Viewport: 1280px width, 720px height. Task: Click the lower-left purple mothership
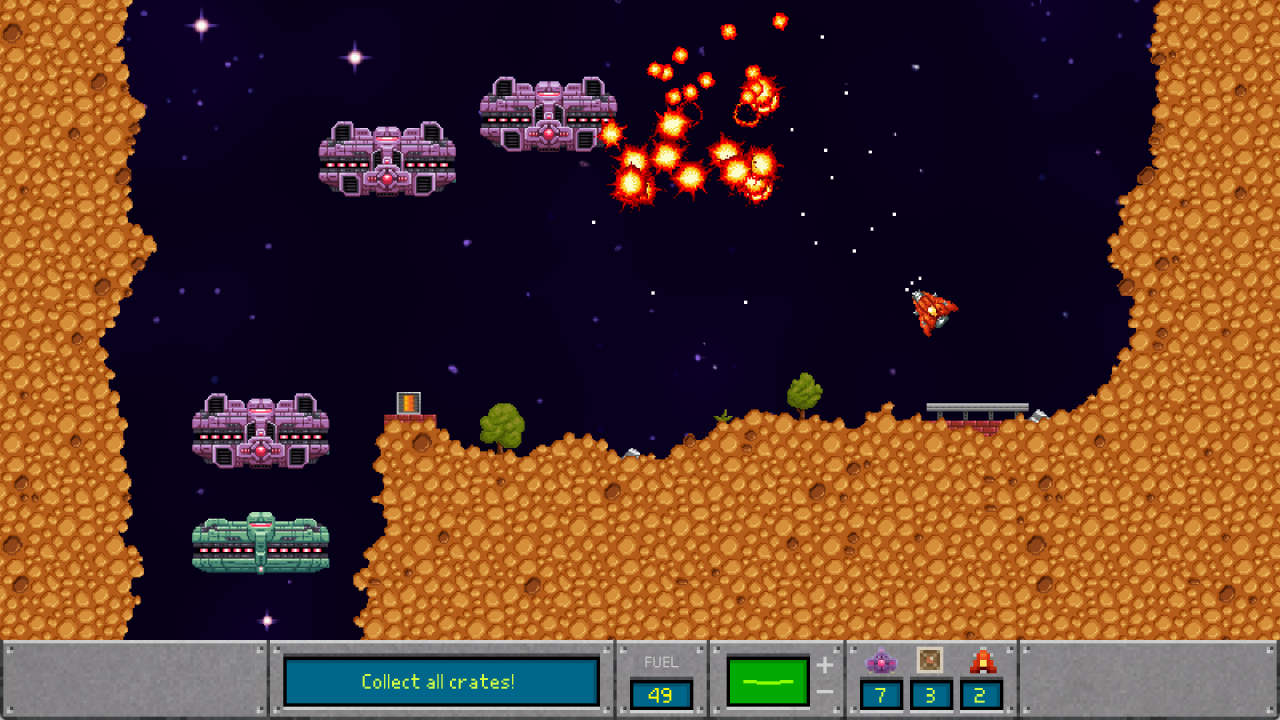[x=258, y=432]
